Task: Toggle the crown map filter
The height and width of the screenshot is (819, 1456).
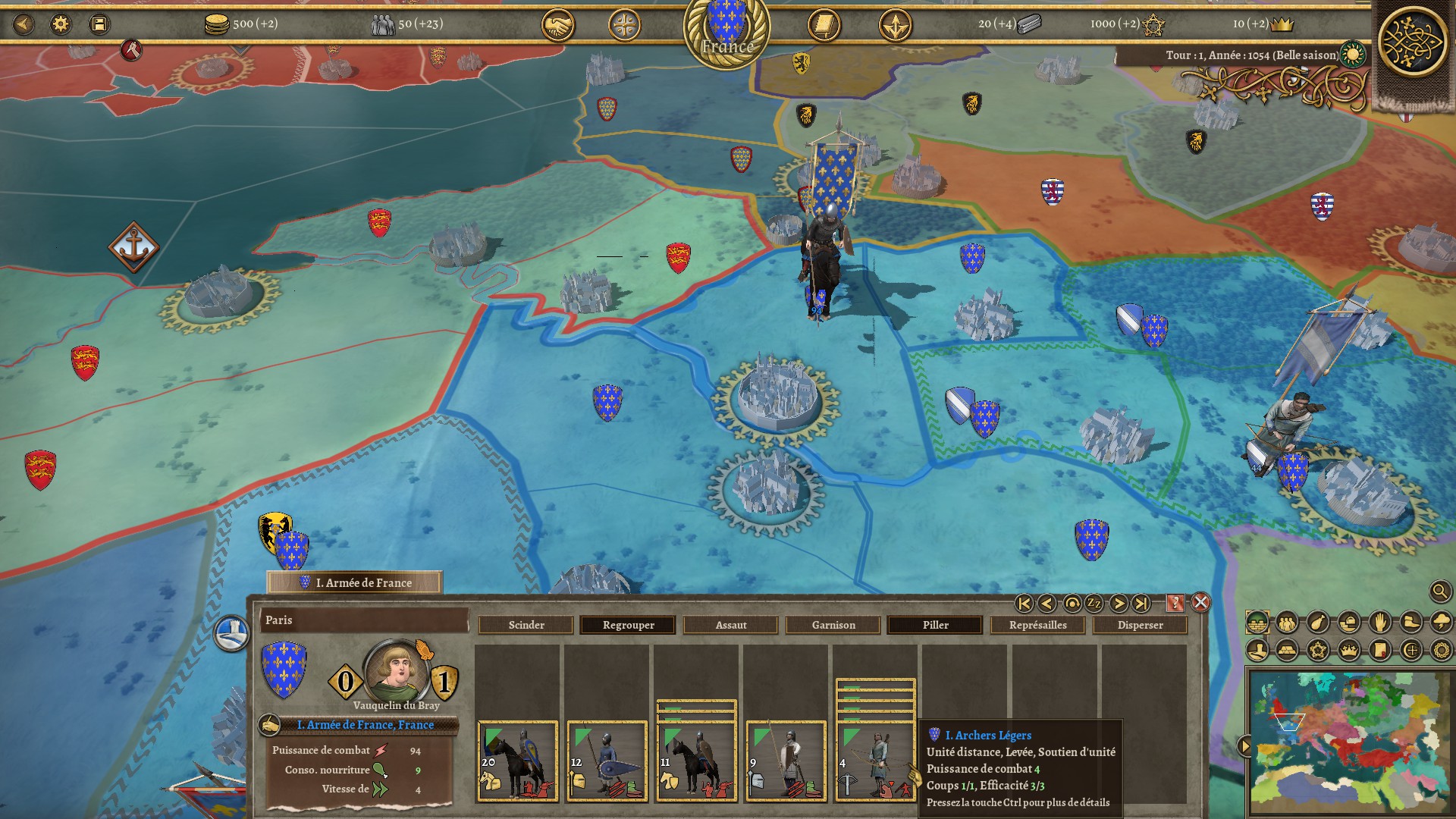Action: (1348, 650)
